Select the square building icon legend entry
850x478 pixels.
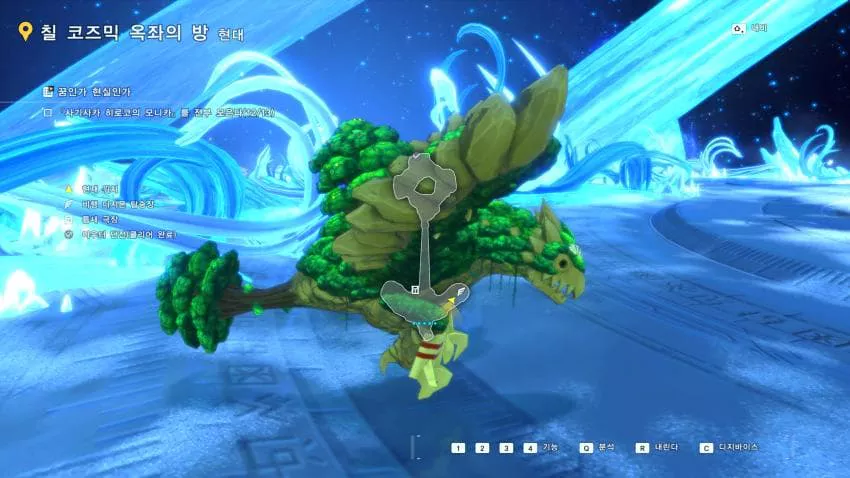pos(69,219)
